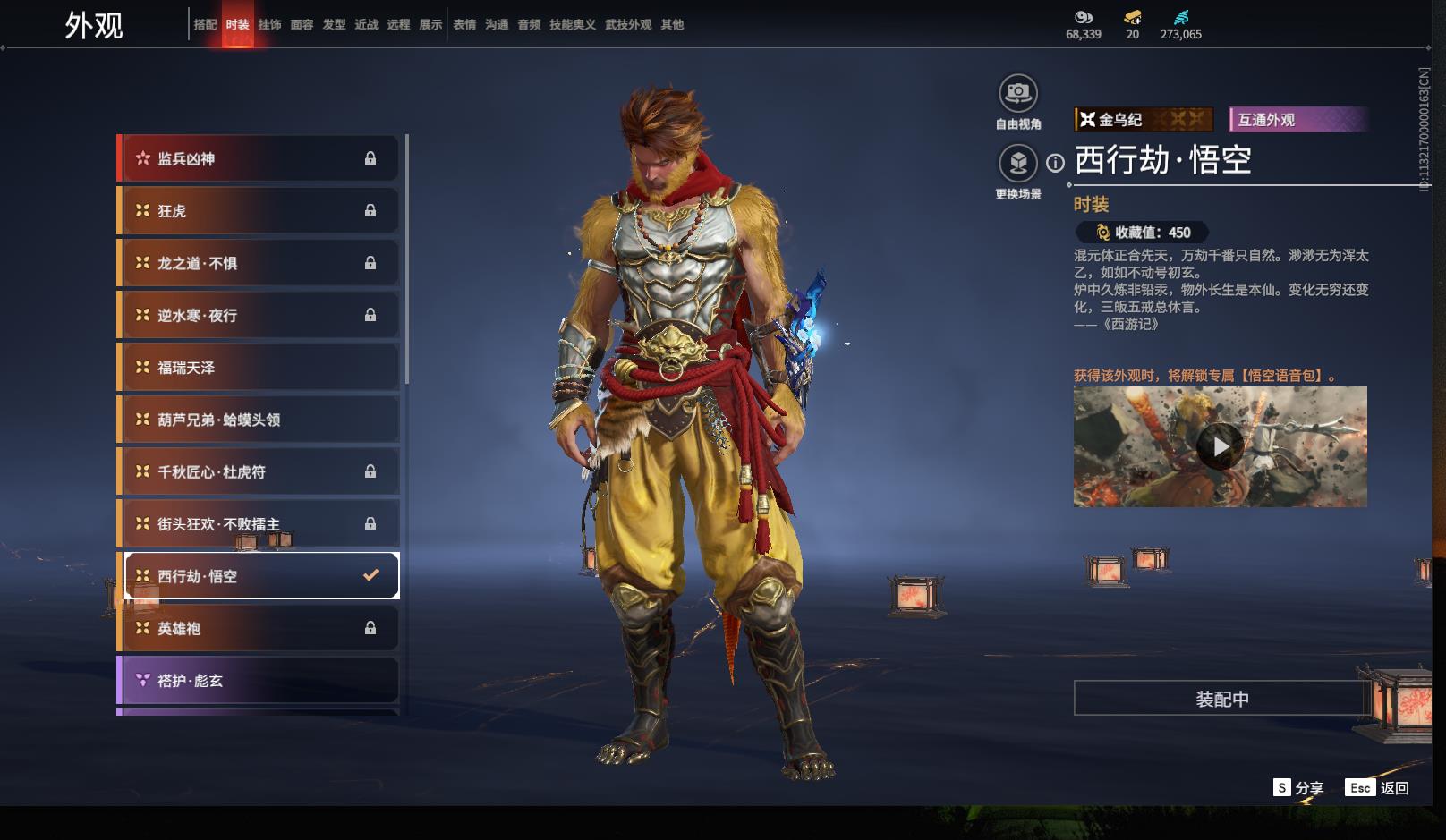Switch to the 挂饰 tab
The height and width of the screenshot is (840, 1446).
269,25
